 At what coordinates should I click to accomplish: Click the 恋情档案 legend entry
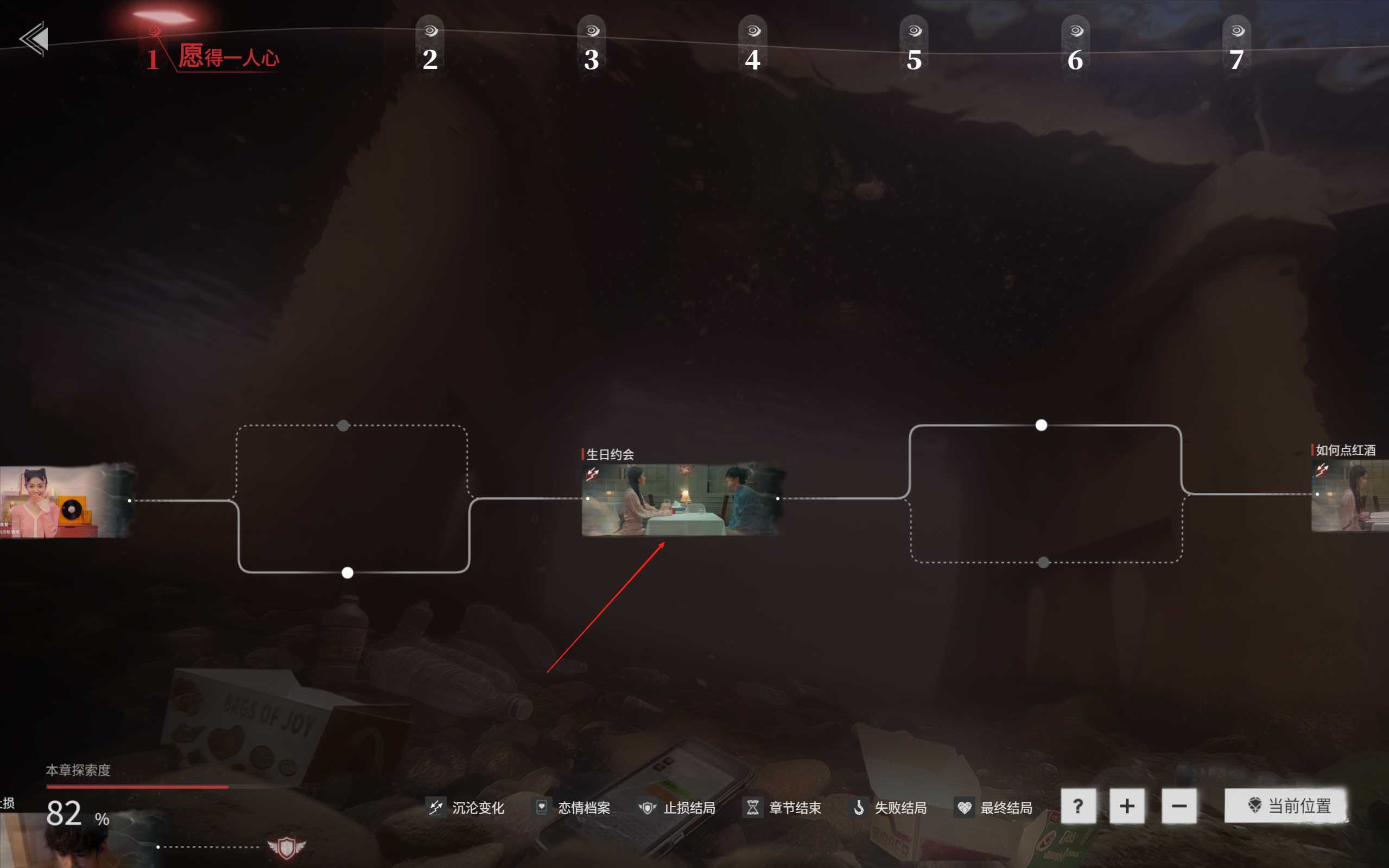572,808
